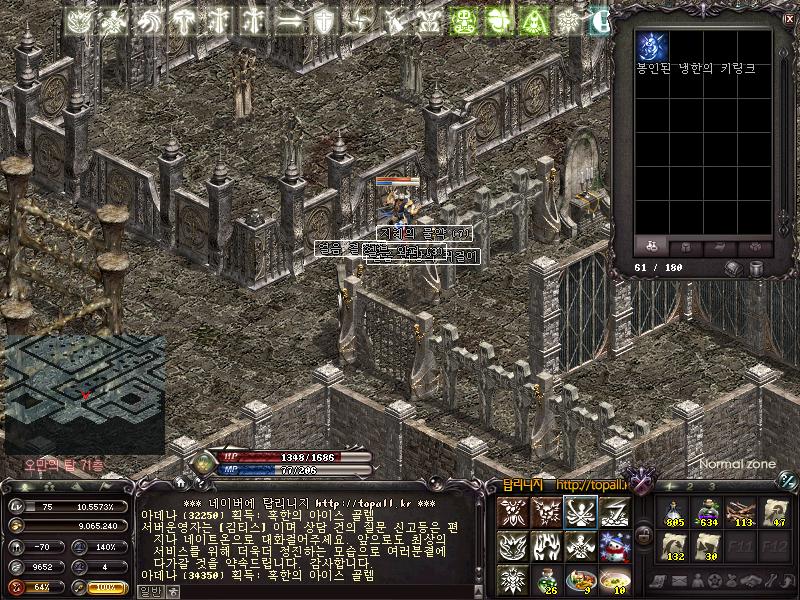Click the 일반 chat tab
The height and width of the screenshot is (600, 800).
149,592
